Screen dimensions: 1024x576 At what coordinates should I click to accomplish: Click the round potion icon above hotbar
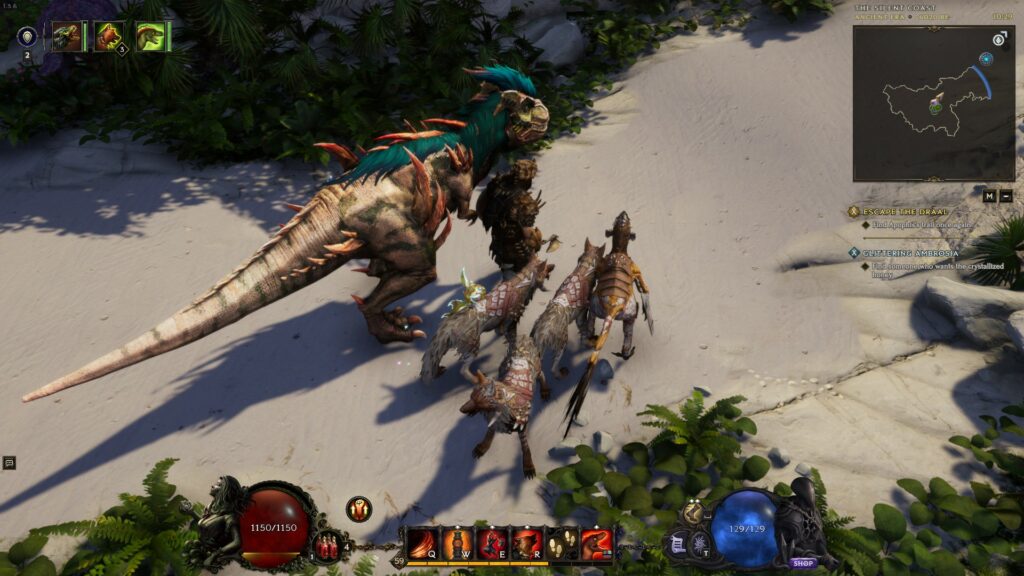point(359,509)
